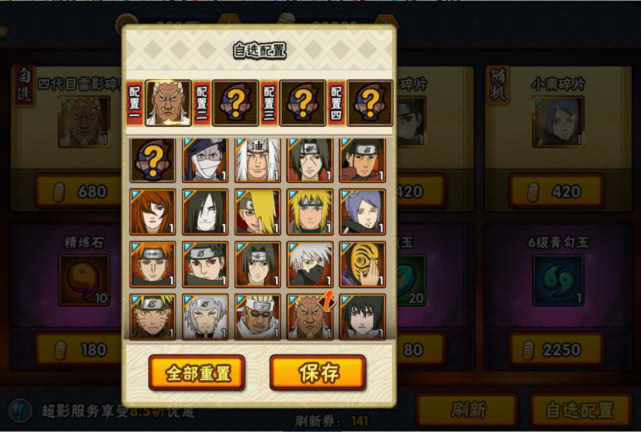Choose the pale Orochimaru portrait
Viewport: 641px width, 432px height.
(205, 211)
